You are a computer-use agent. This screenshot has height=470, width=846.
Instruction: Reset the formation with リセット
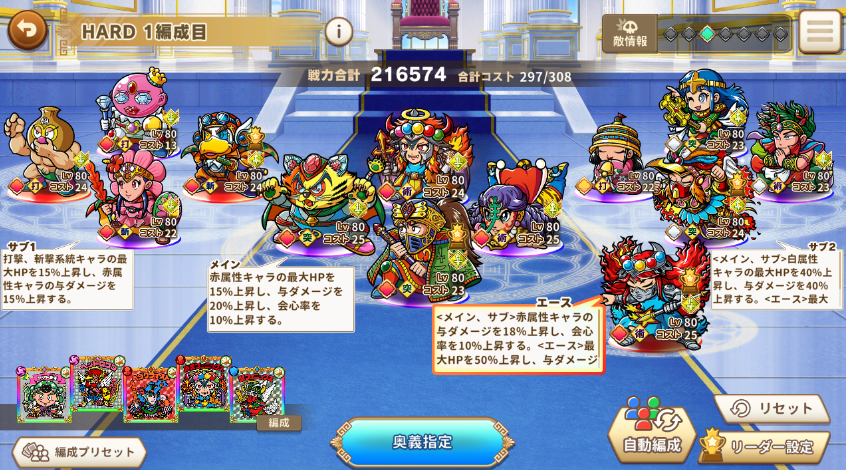click(x=771, y=409)
